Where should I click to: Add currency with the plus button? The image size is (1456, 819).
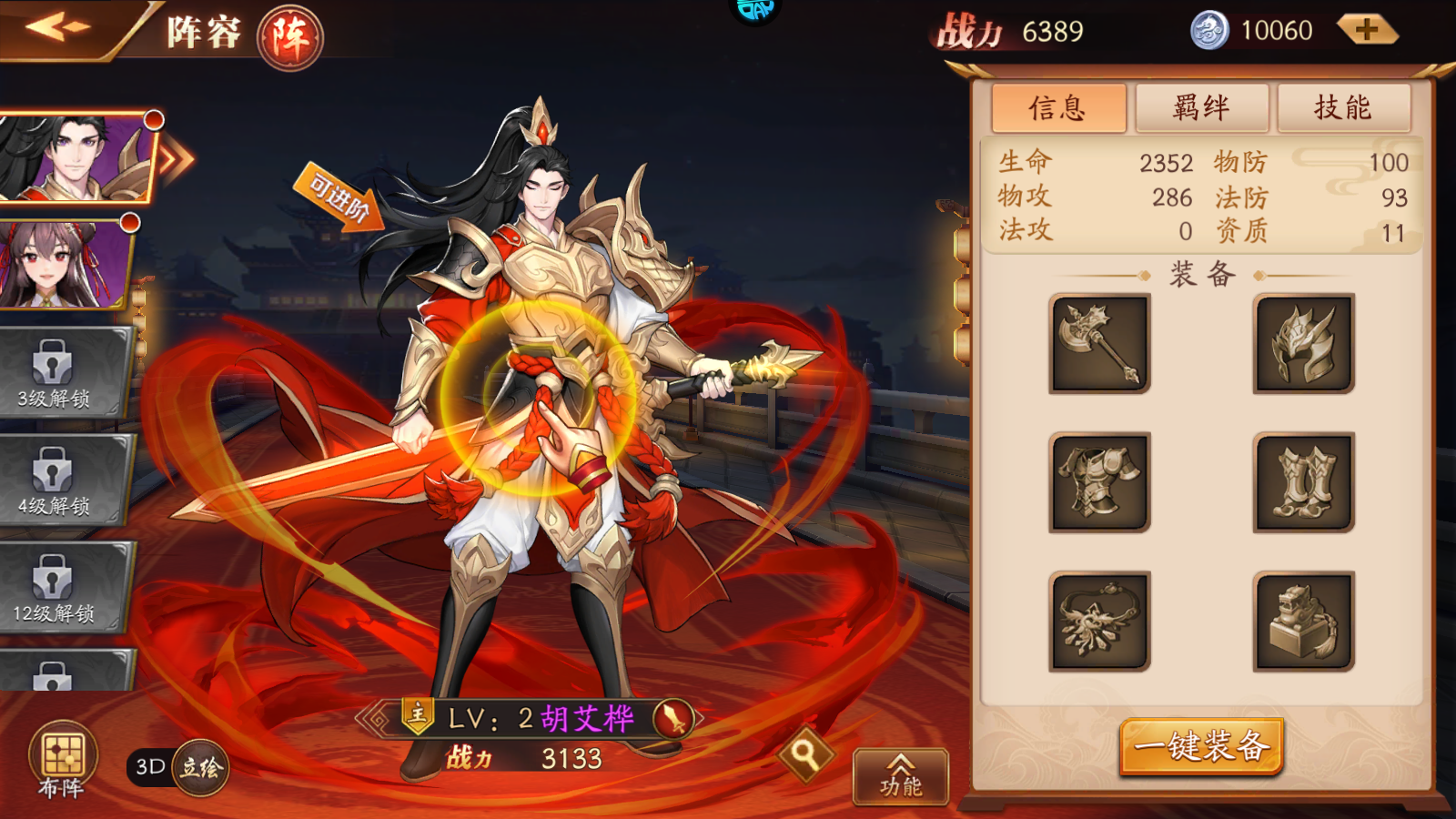click(x=1366, y=30)
